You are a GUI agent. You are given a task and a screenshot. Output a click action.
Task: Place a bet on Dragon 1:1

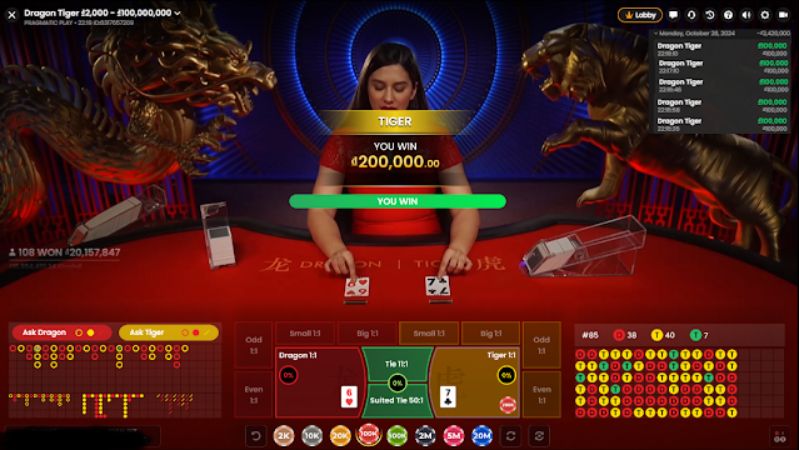(x=318, y=382)
